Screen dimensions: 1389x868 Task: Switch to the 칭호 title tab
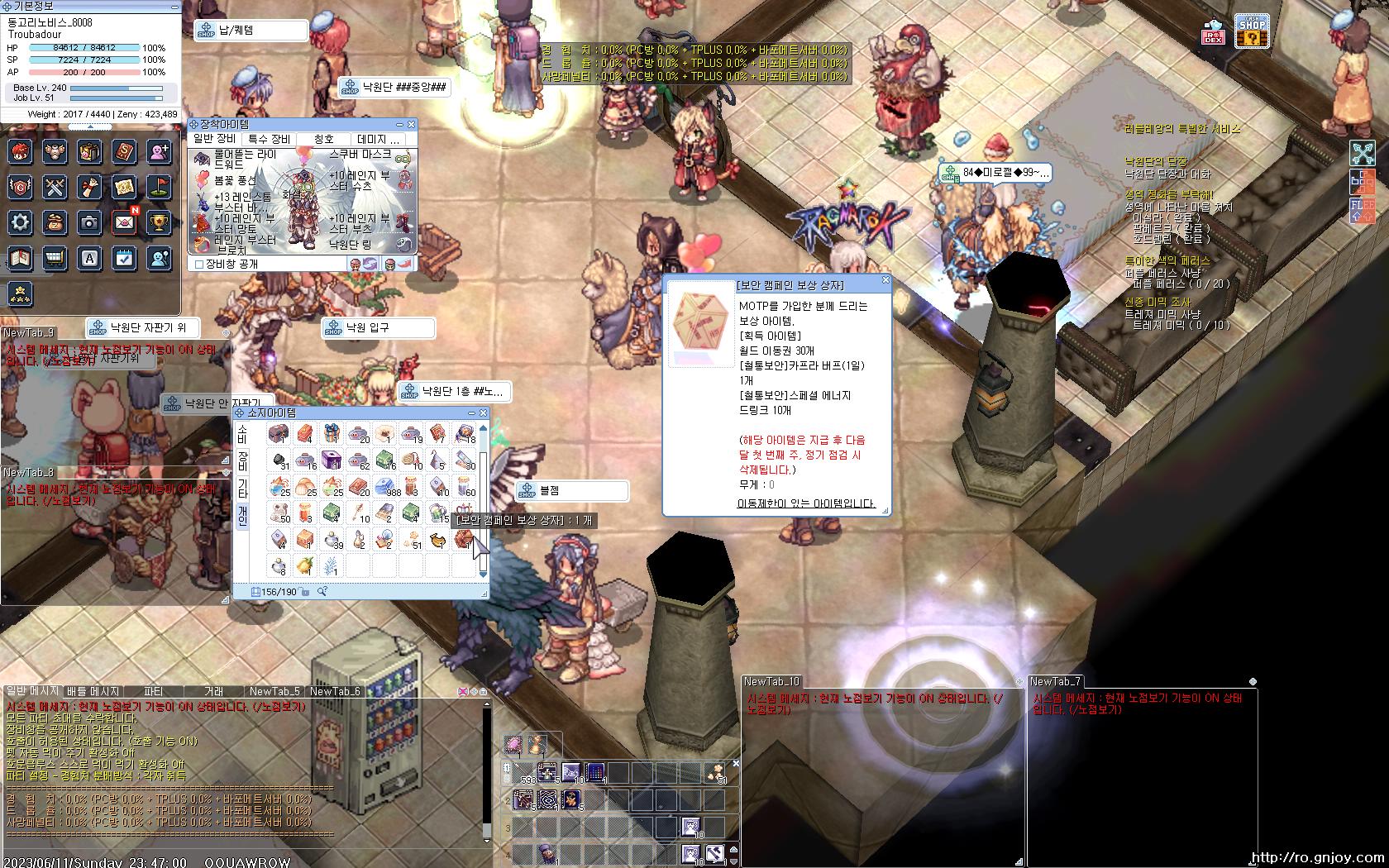click(324, 139)
